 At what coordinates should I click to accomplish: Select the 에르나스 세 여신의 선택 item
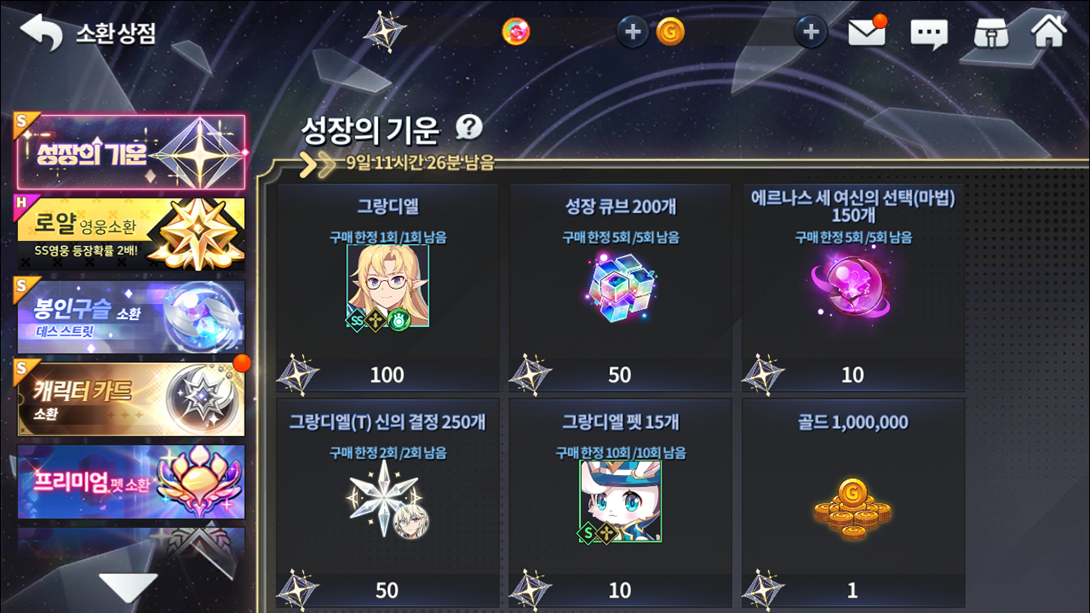click(x=852, y=288)
